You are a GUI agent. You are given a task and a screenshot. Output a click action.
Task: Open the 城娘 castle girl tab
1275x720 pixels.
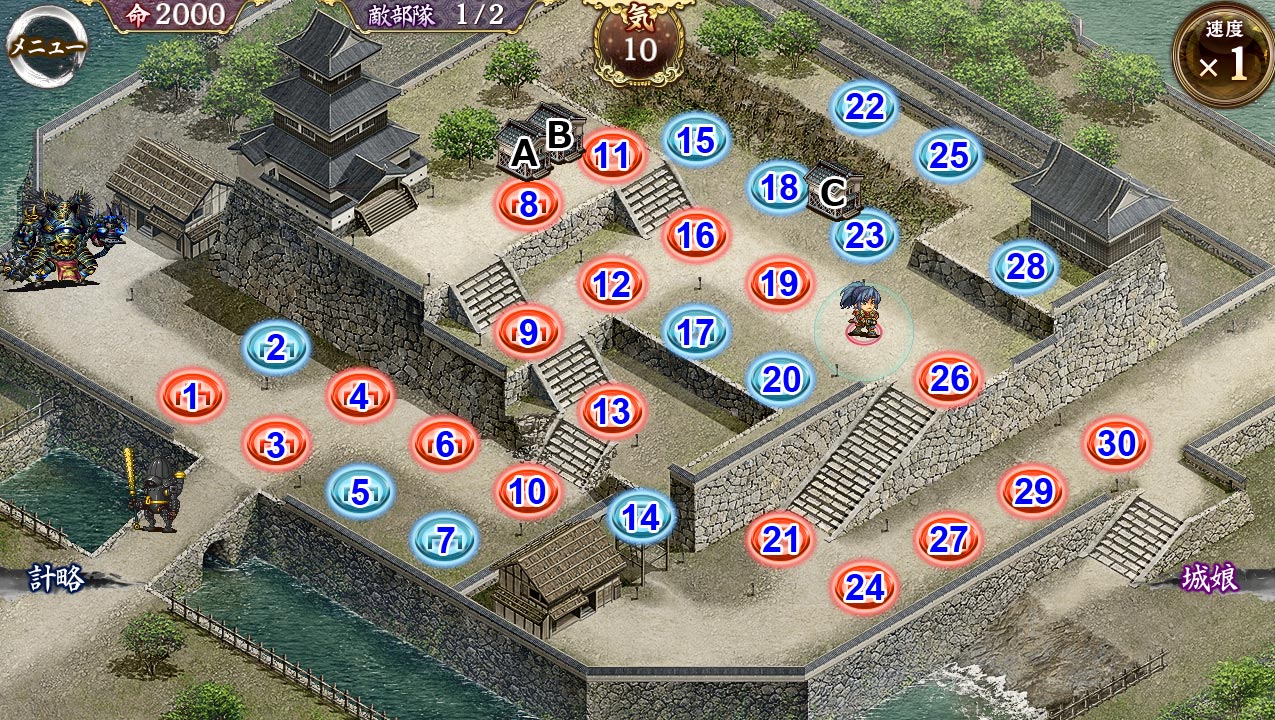(x=1211, y=579)
